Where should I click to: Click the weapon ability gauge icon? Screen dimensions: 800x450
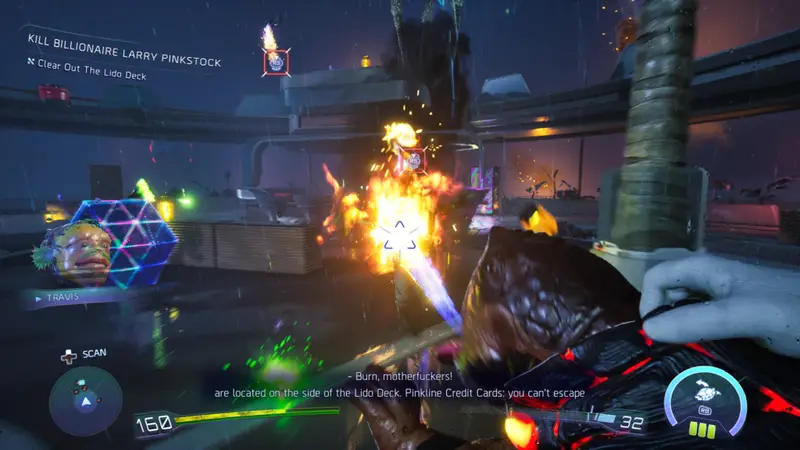coord(705,399)
